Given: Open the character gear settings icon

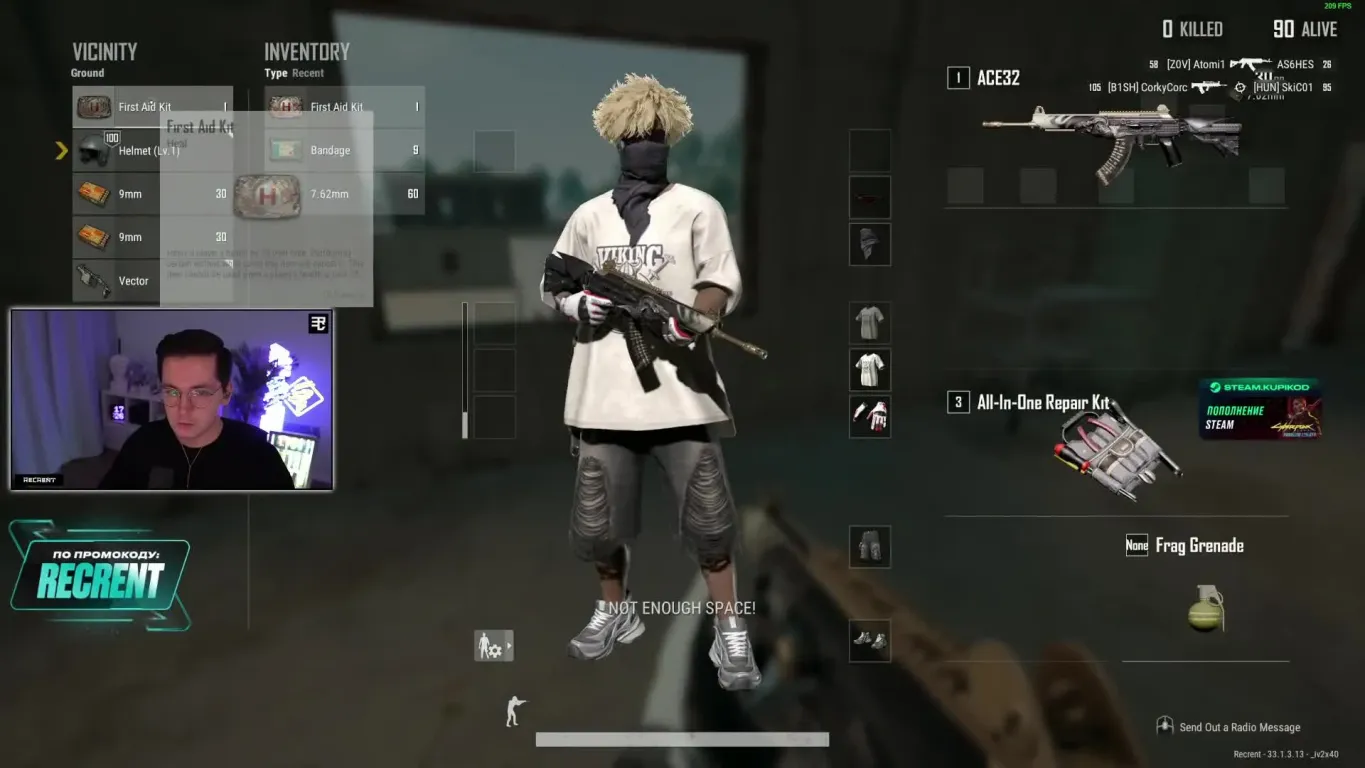Looking at the screenshot, I should tap(493, 646).
